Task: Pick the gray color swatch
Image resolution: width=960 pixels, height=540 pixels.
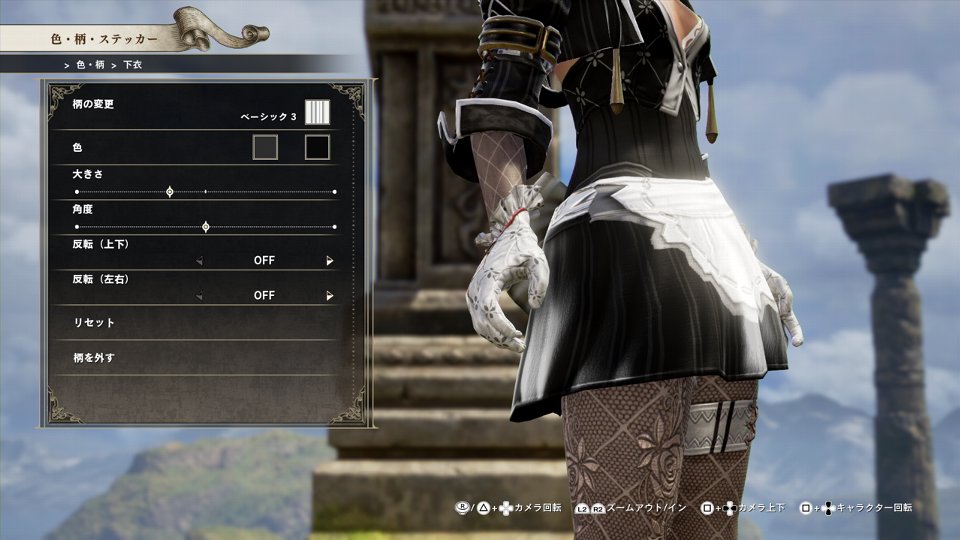Action: (x=265, y=148)
